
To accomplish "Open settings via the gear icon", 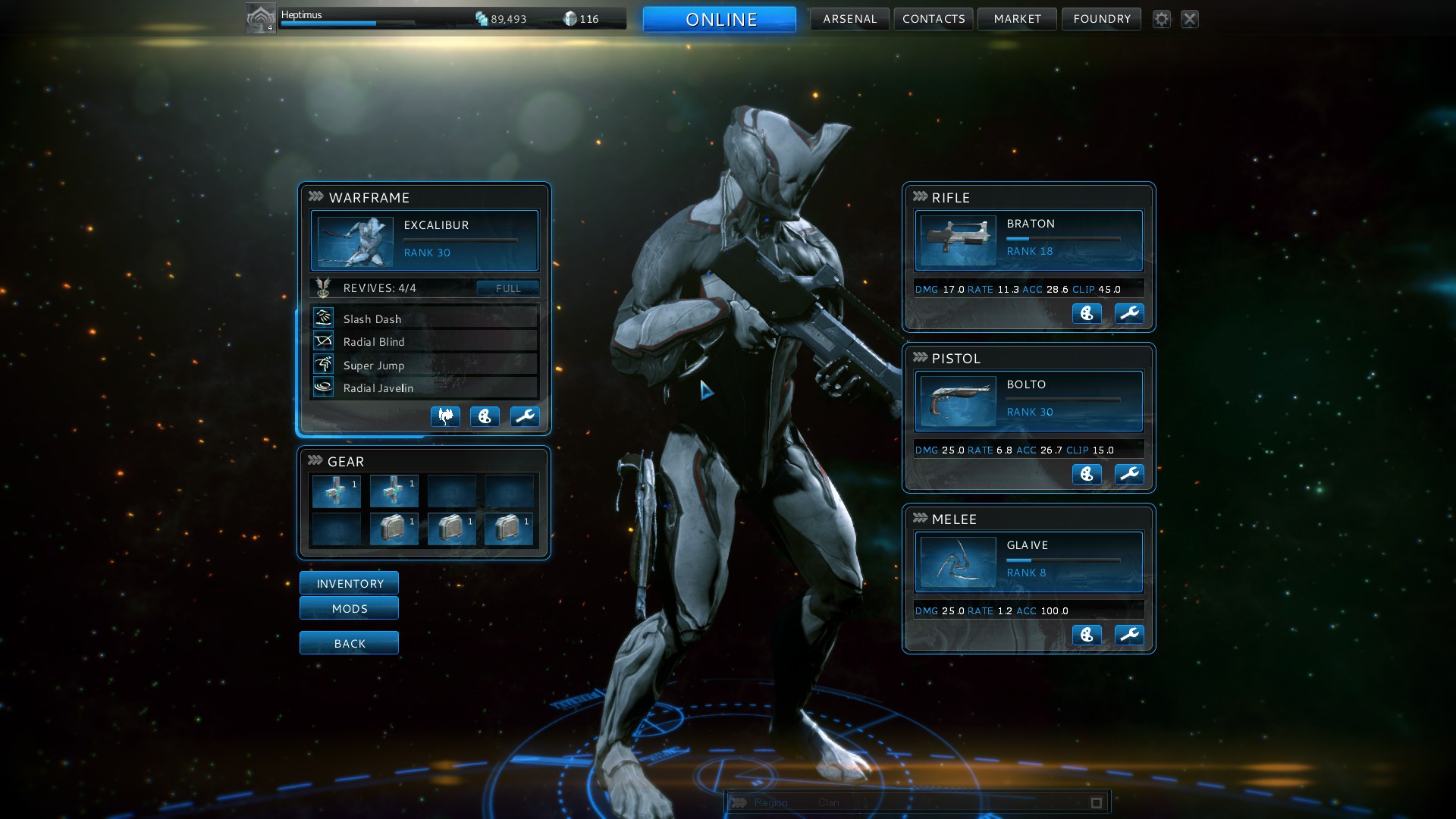I will click(x=1162, y=19).
